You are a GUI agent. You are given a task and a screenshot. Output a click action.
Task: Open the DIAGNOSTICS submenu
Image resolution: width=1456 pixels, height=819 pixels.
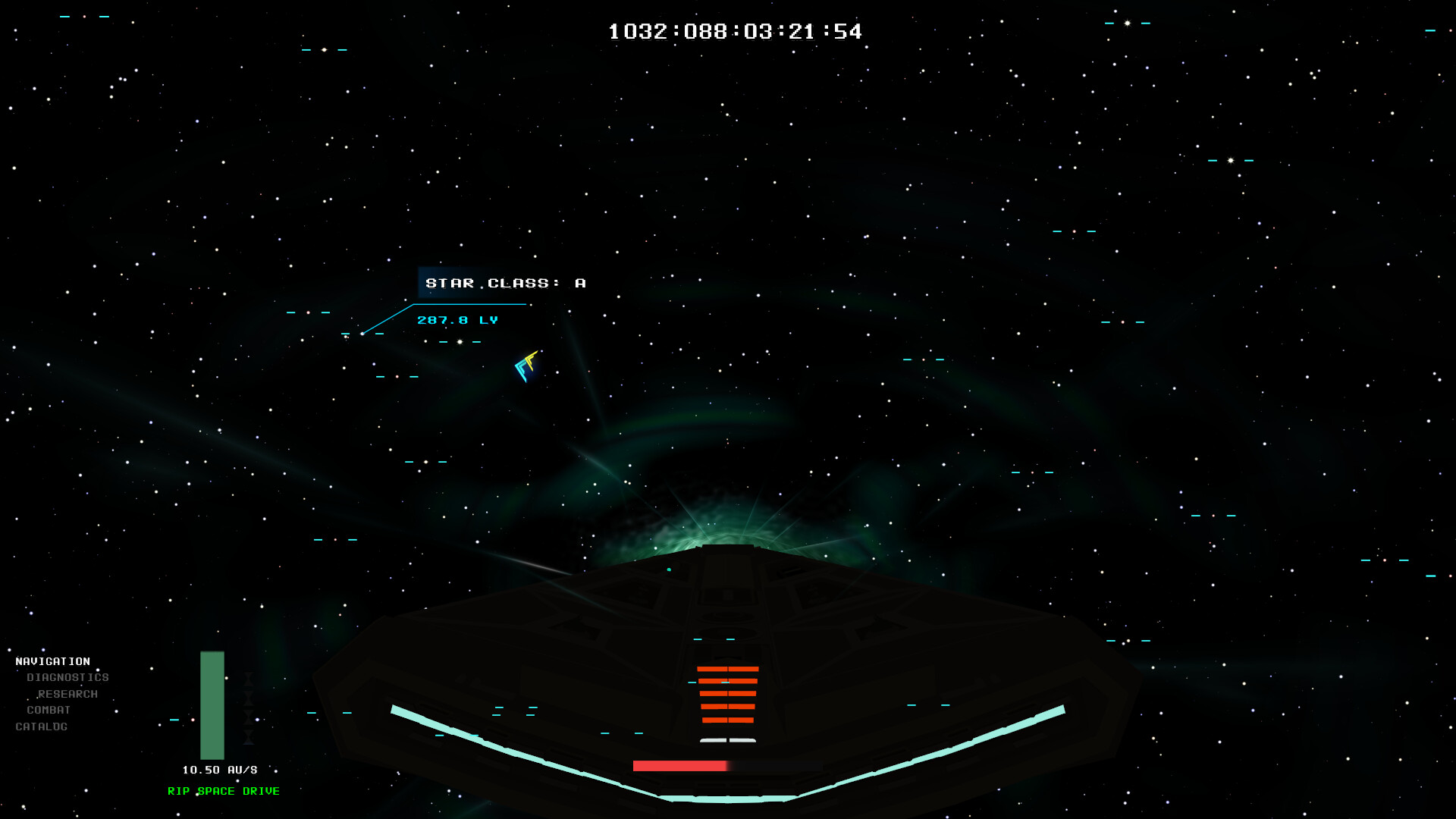(67, 676)
